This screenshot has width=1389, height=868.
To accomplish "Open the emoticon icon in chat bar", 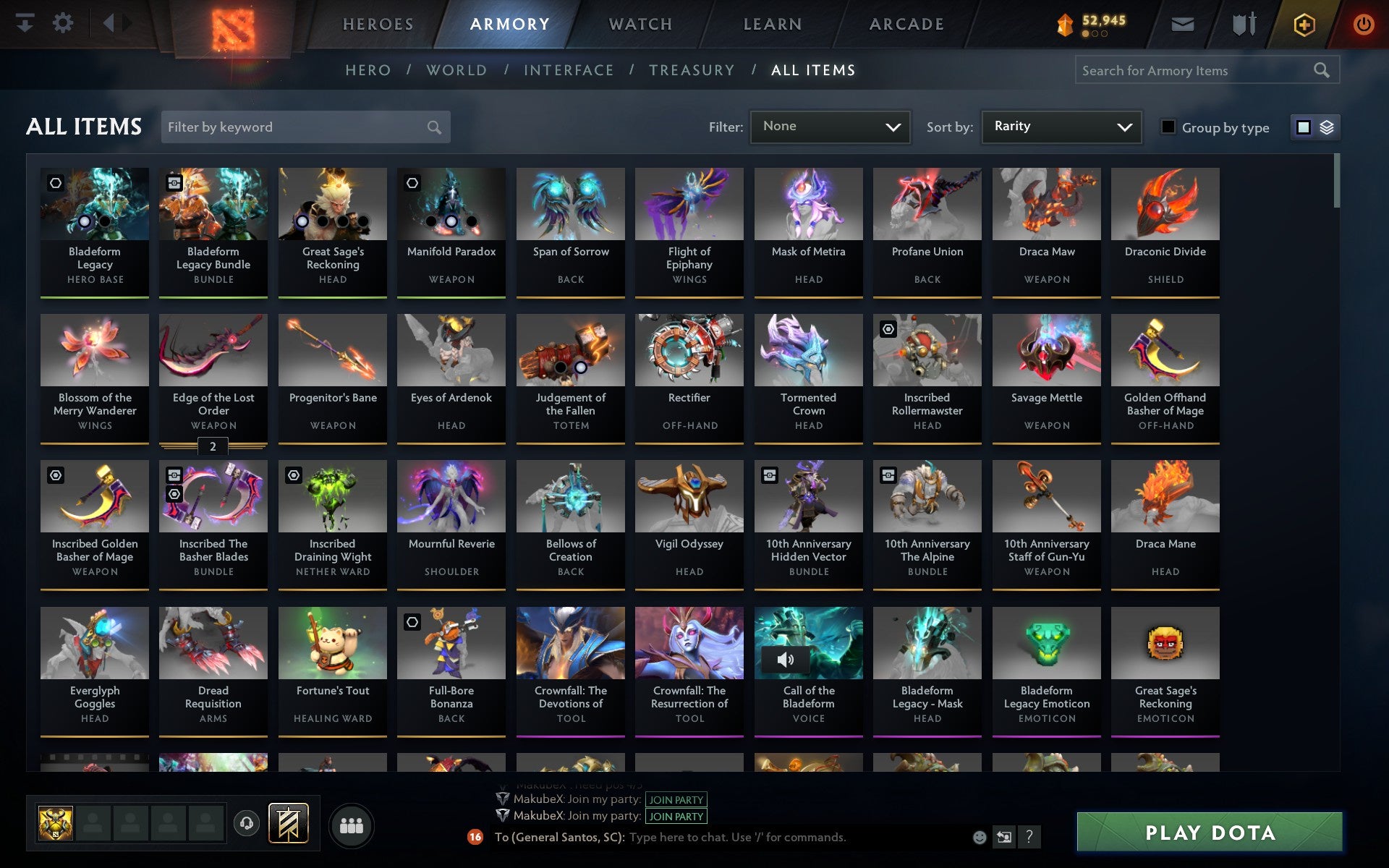I will coord(979,838).
